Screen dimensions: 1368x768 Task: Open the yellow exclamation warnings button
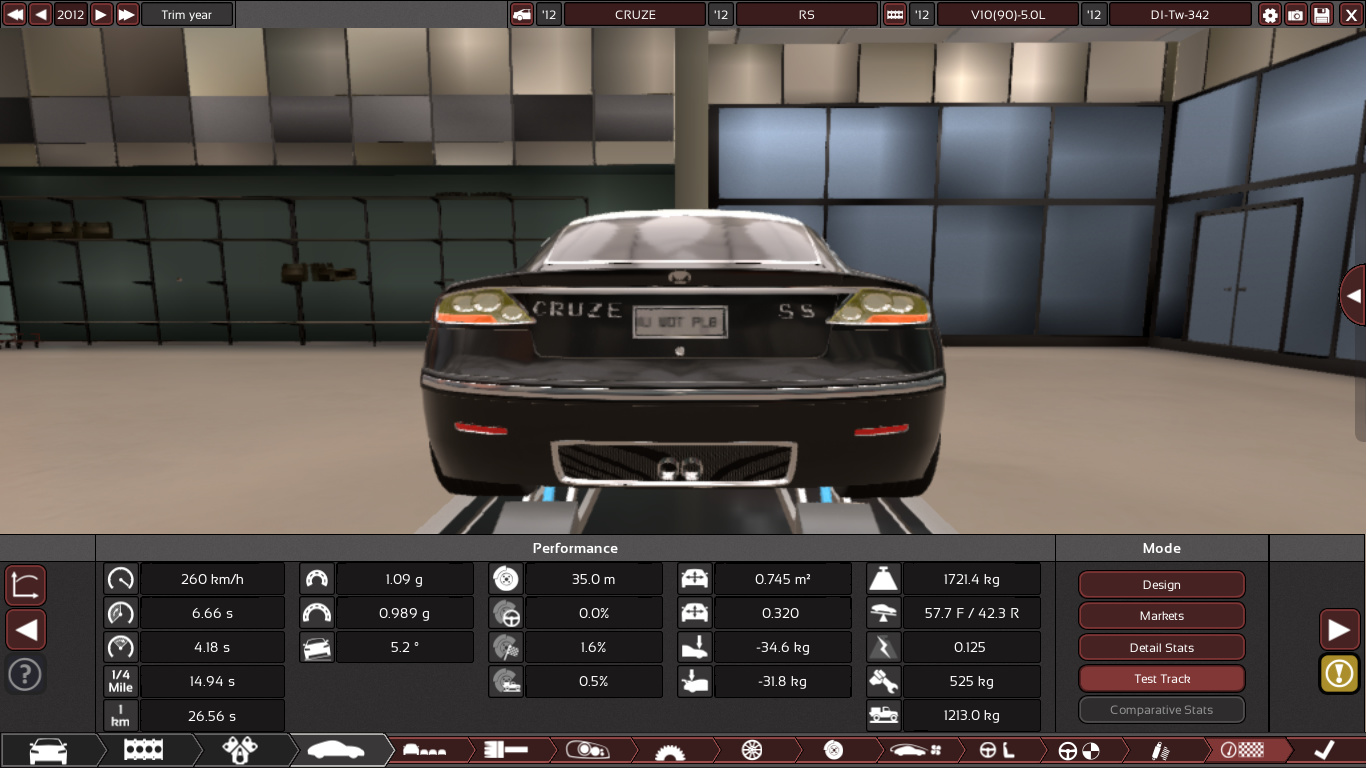(x=1339, y=673)
